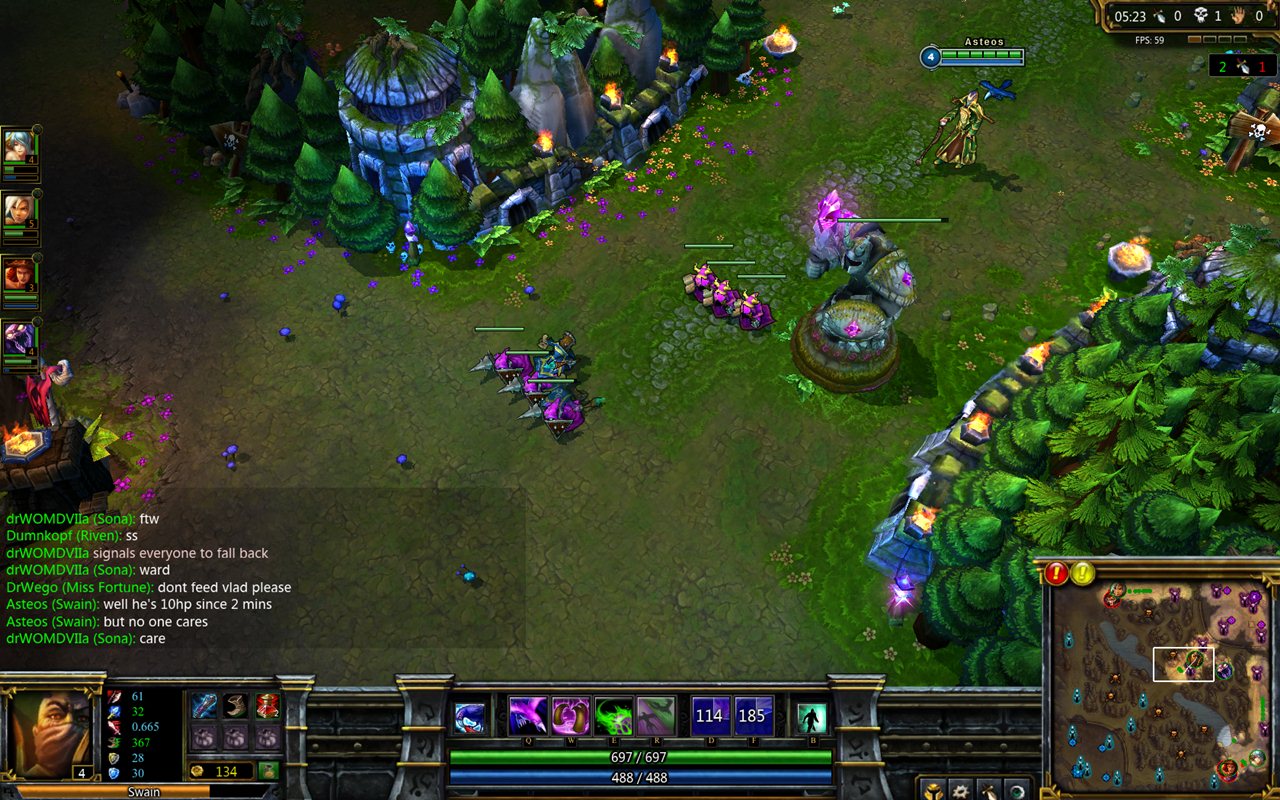The width and height of the screenshot is (1280, 800).
Task: Use the green E ability Torment
Action: point(614,715)
